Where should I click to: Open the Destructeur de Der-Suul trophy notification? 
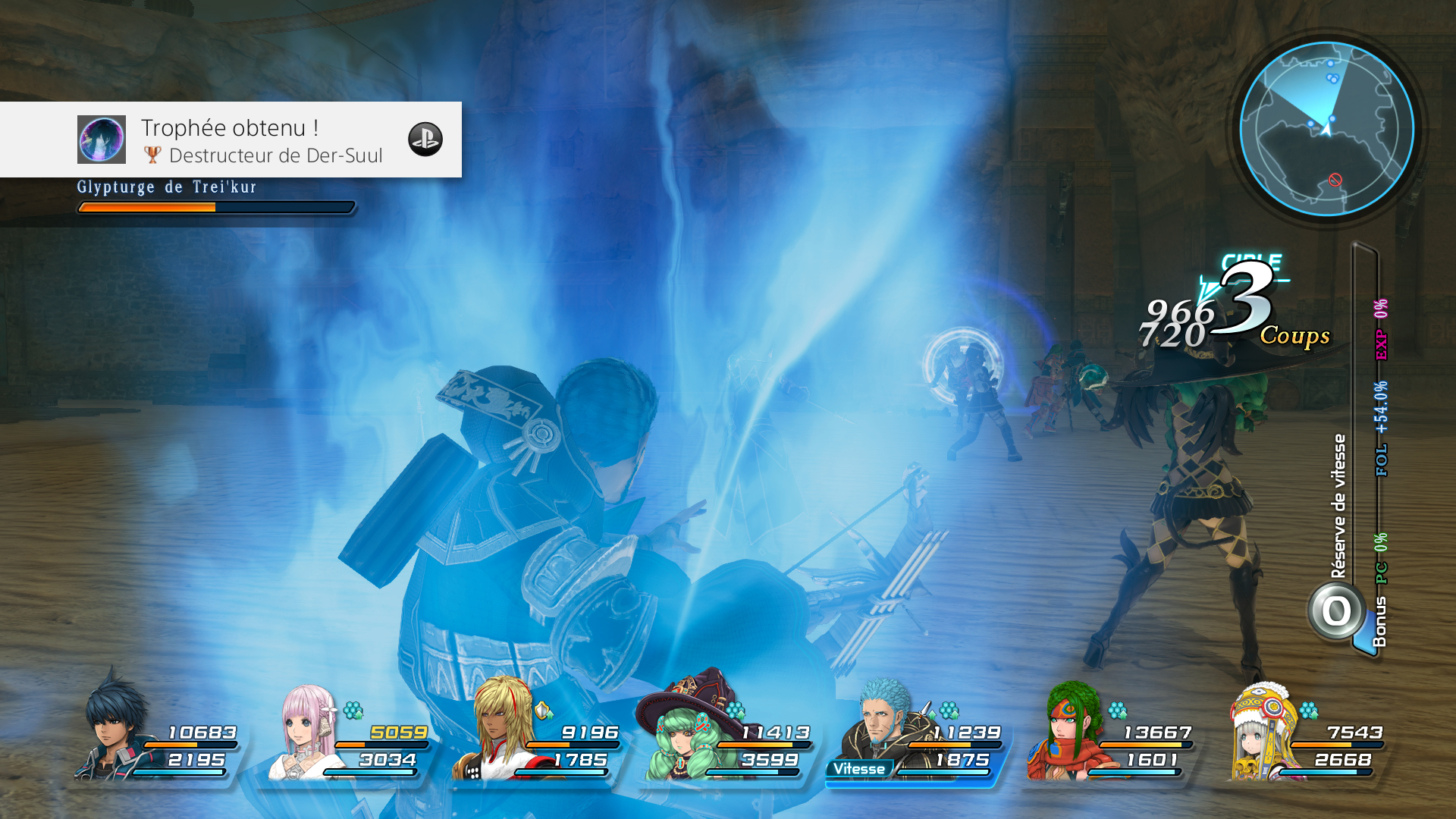(262, 140)
